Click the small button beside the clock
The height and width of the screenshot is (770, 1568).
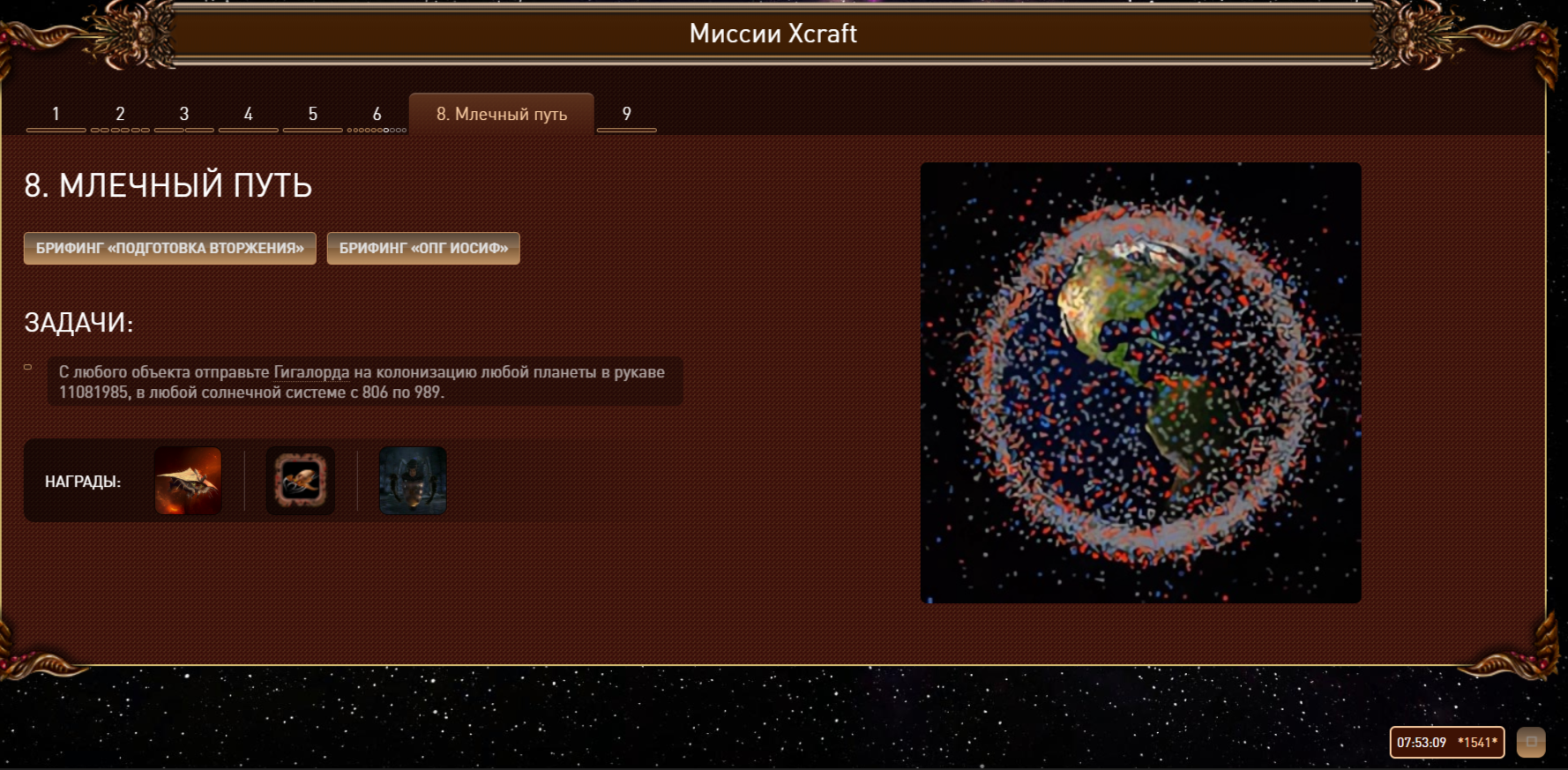click(1531, 742)
